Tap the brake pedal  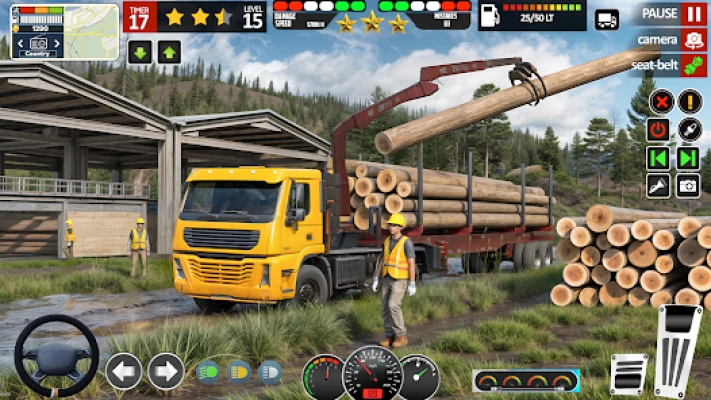click(x=629, y=375)
